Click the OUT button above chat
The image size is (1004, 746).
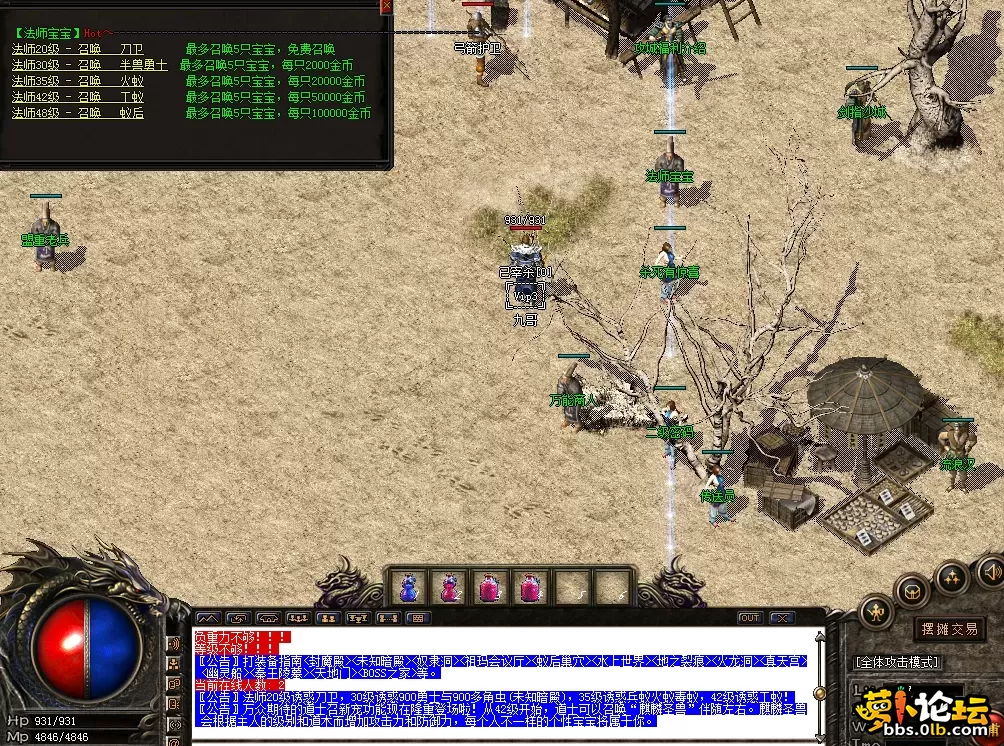(x=750, y=618)
